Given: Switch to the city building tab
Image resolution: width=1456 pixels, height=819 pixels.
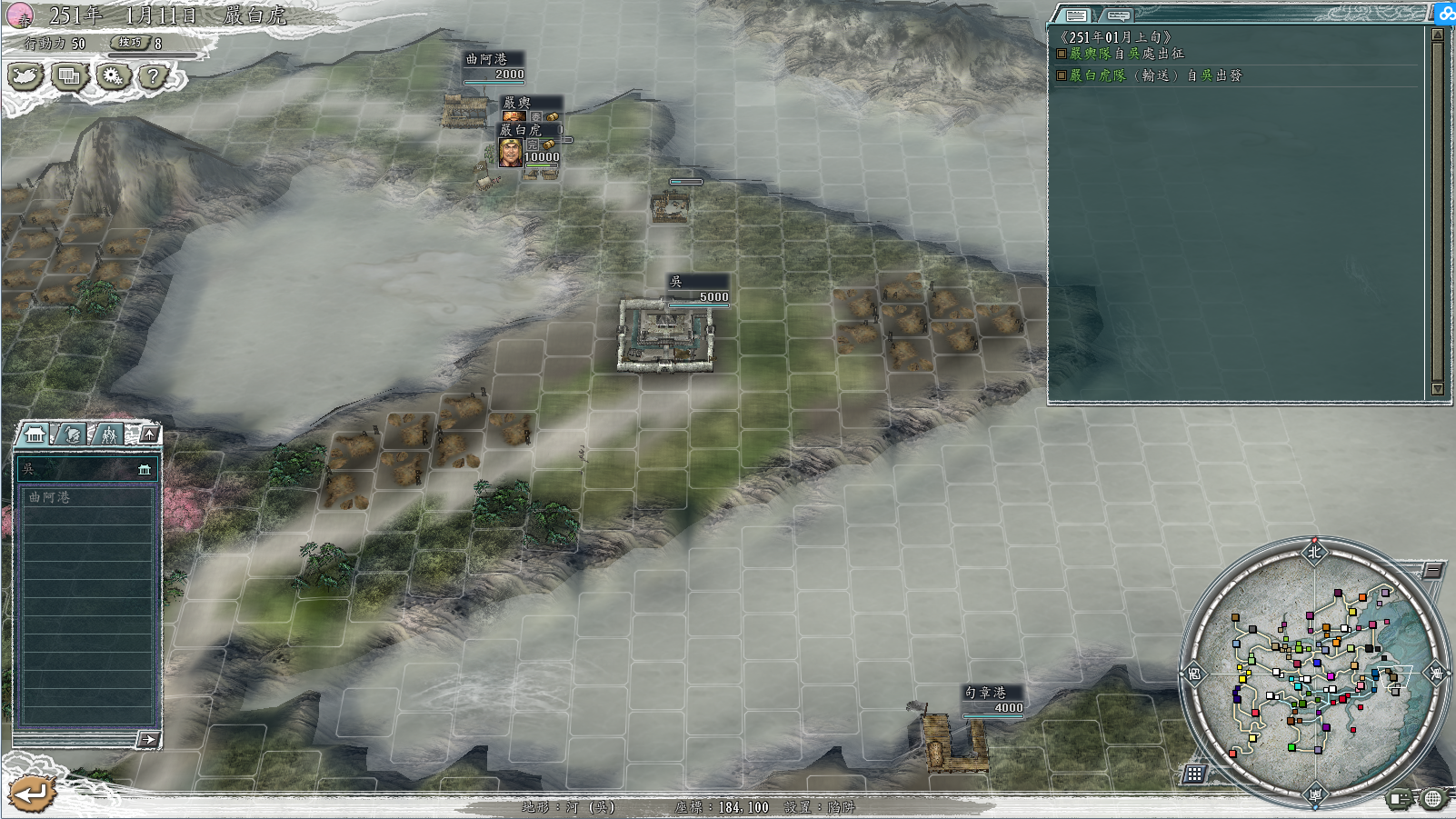Looking at the screenshot, I should pos(35,434).
